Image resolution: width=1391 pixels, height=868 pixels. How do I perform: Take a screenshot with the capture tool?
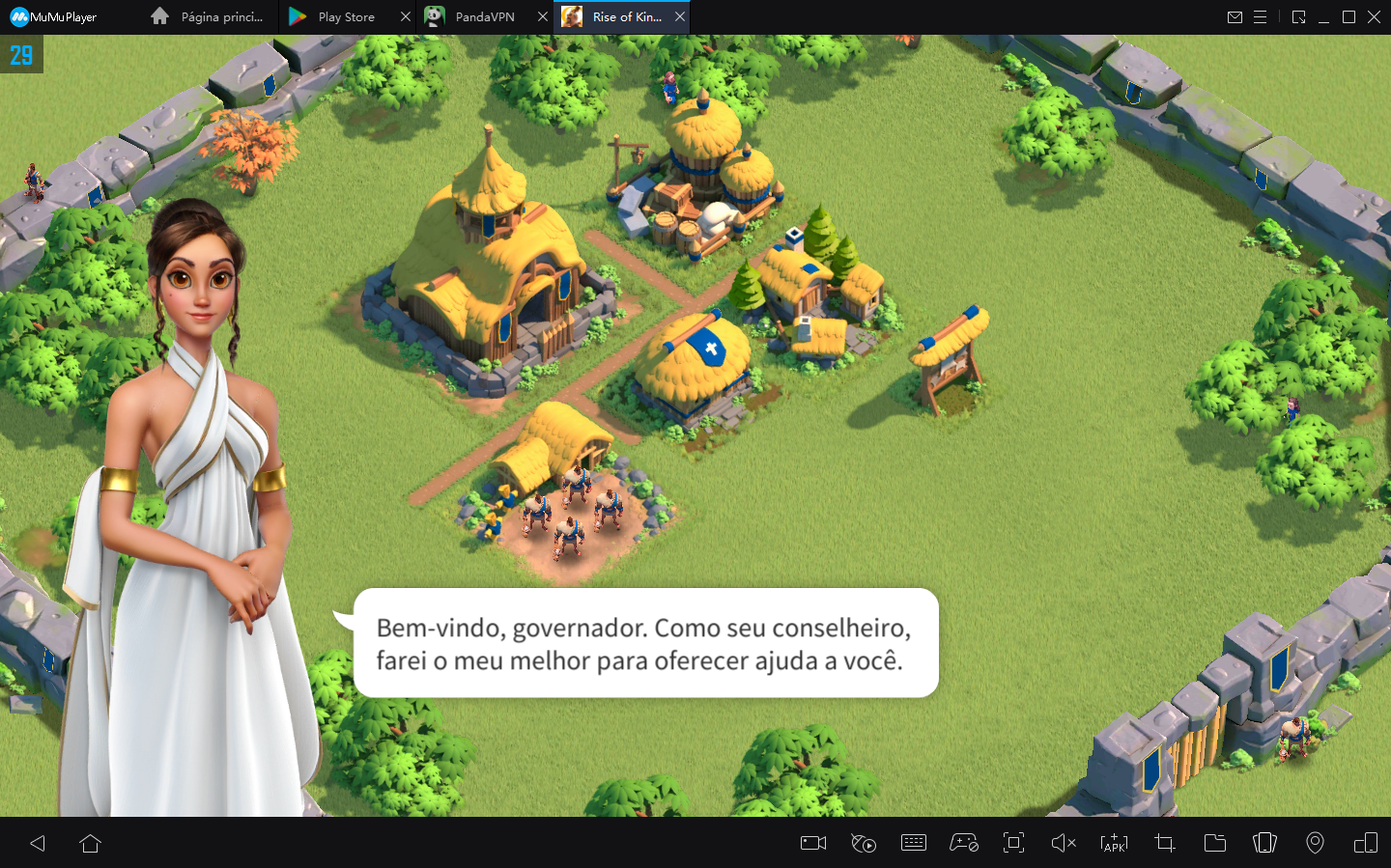coord(1164,843)
